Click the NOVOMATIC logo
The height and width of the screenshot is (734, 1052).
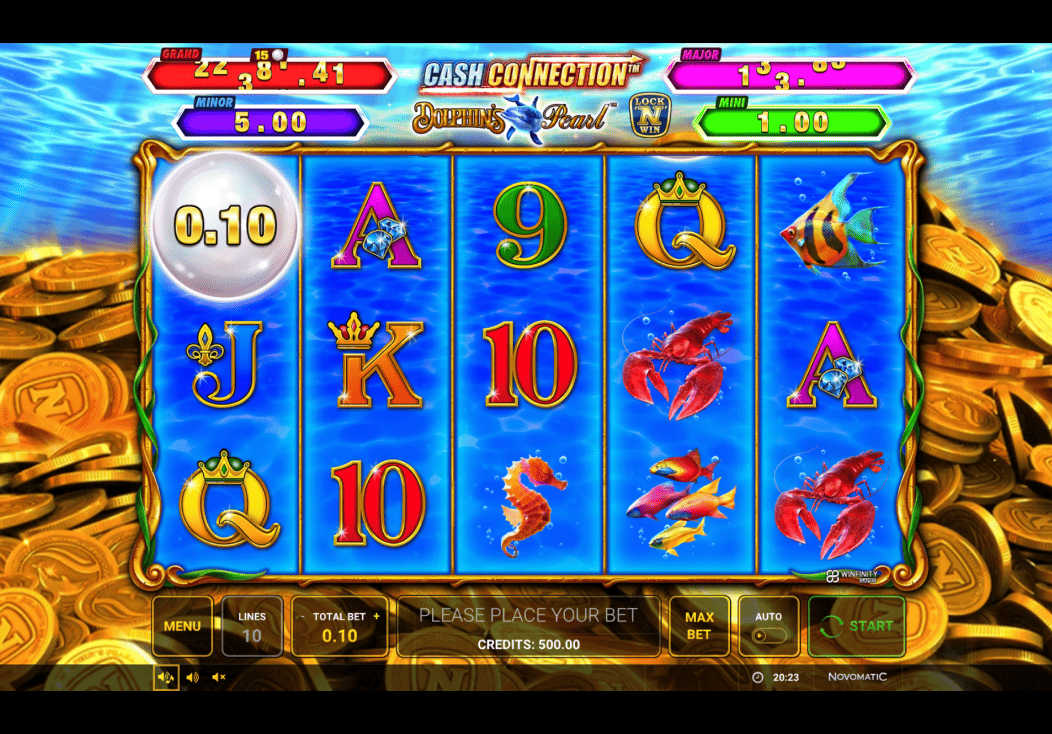tap(857, 677)
